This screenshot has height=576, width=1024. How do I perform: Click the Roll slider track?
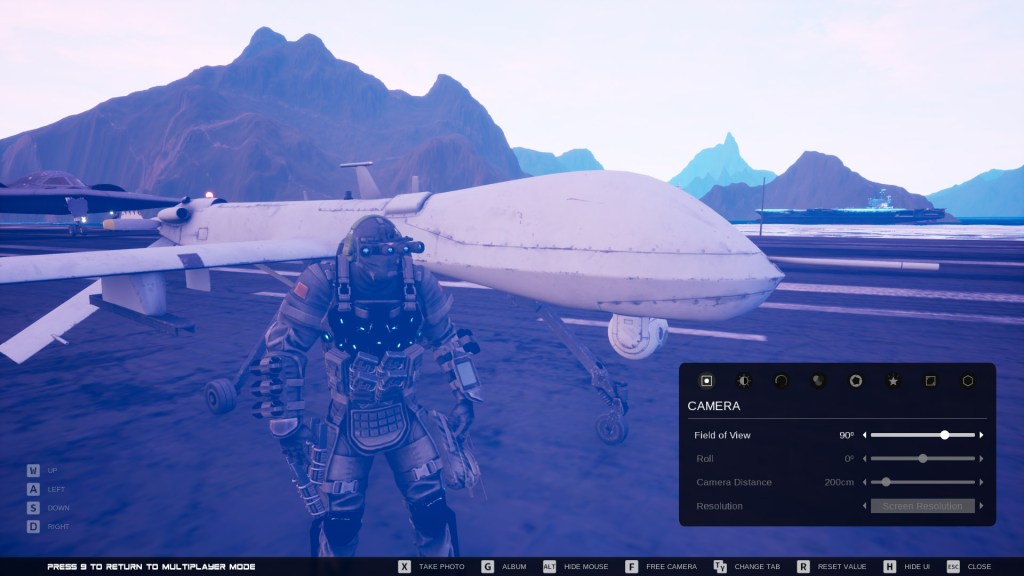click(x=922, y=459)
